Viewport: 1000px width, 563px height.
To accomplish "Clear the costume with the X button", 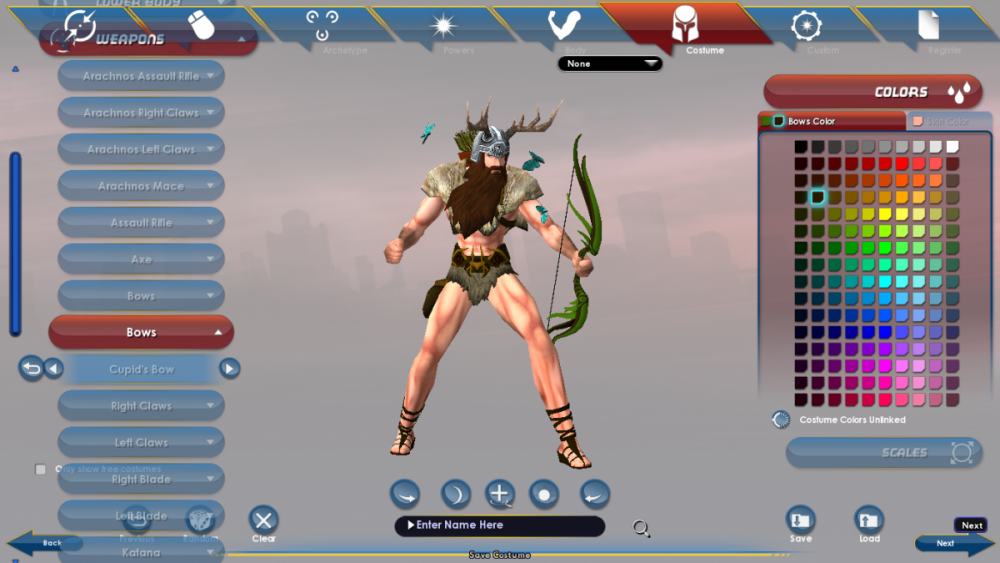I will [264, 520].
